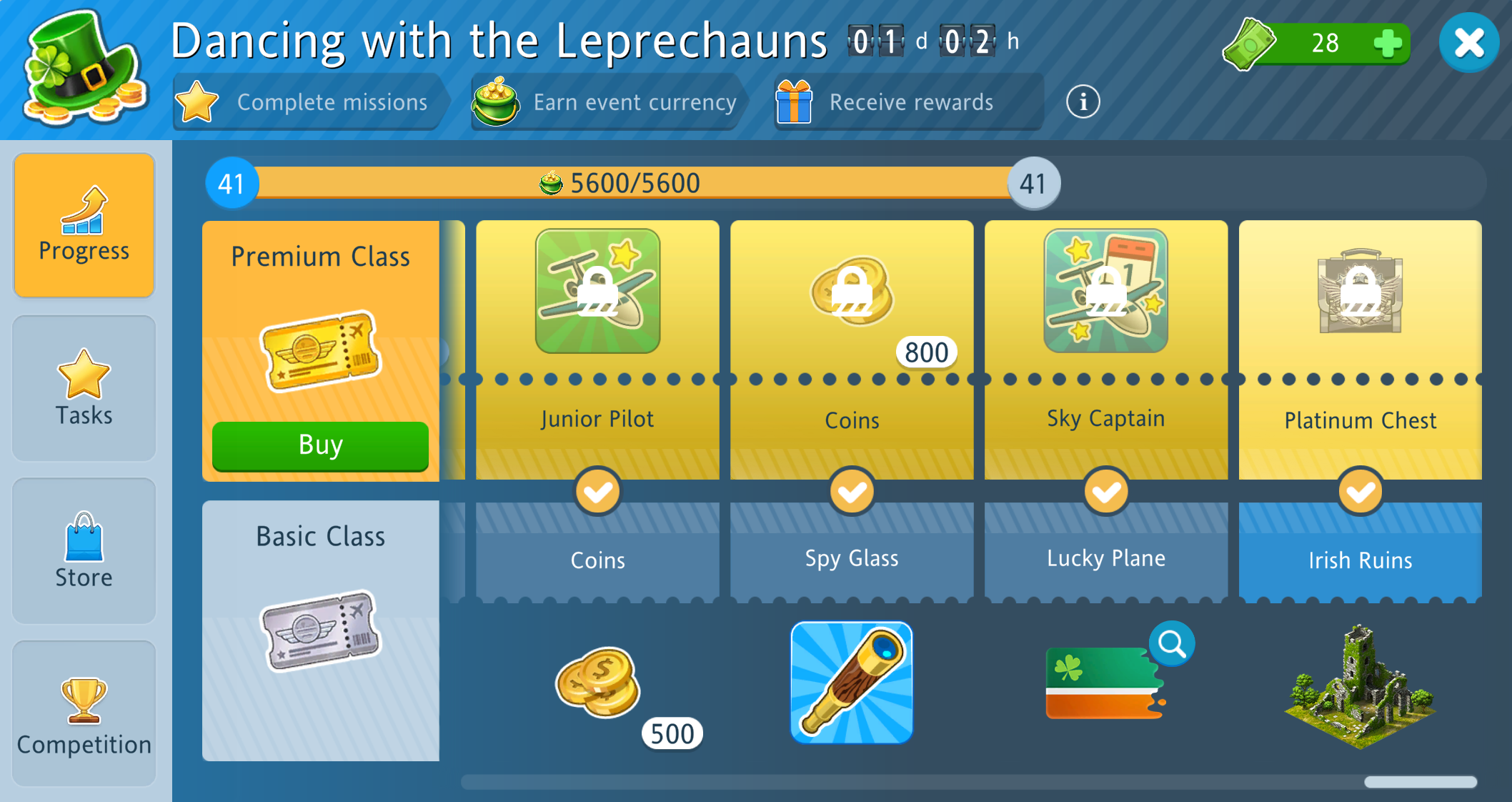Show the Competition tab
This screenshot has width=1512, height=802.
84,713
